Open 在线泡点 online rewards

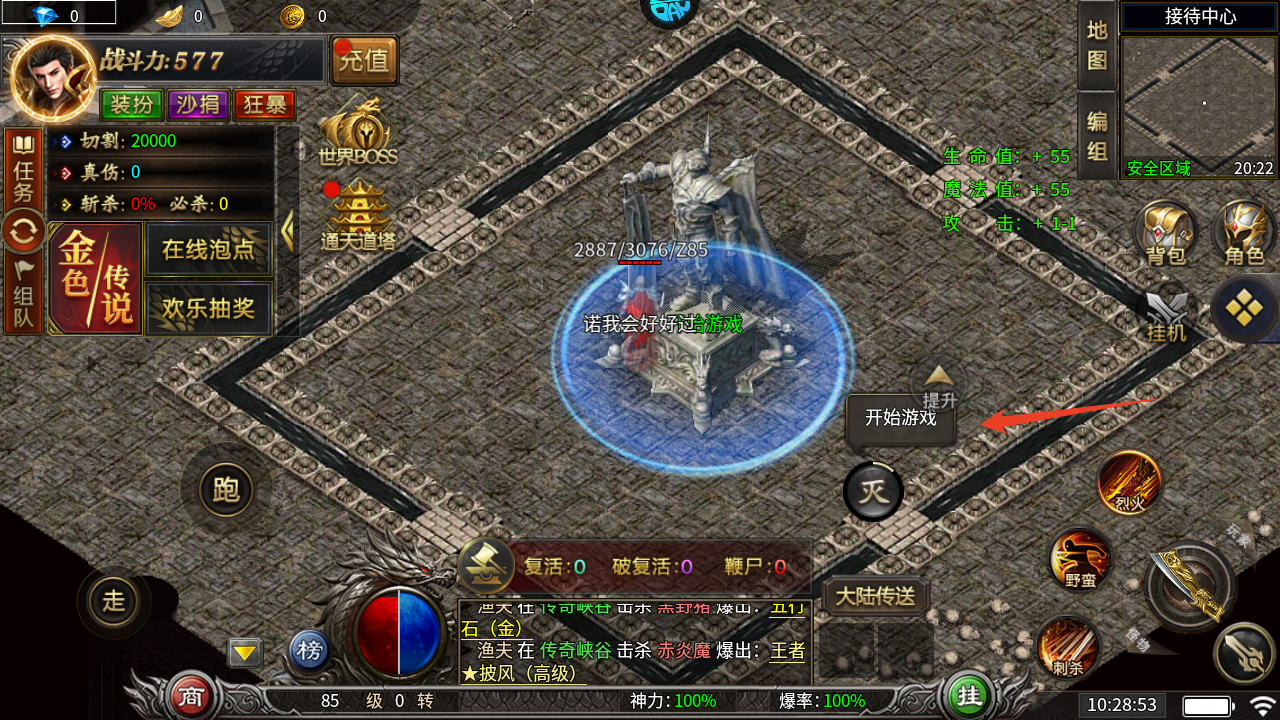point(208,249)
